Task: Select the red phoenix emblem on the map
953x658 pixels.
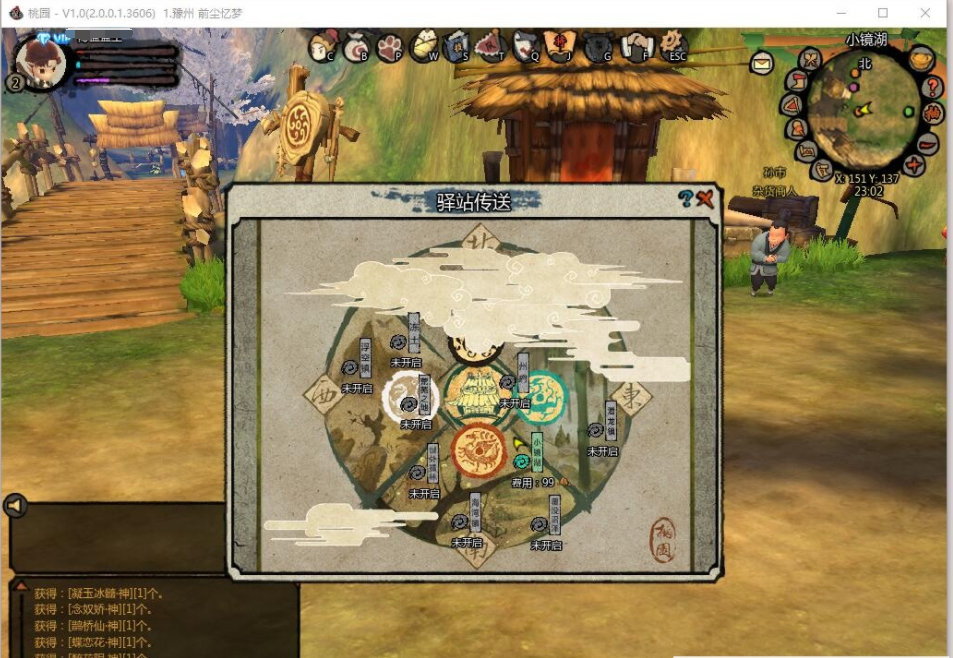Action: pyautogui.click(x=478, y=450)
